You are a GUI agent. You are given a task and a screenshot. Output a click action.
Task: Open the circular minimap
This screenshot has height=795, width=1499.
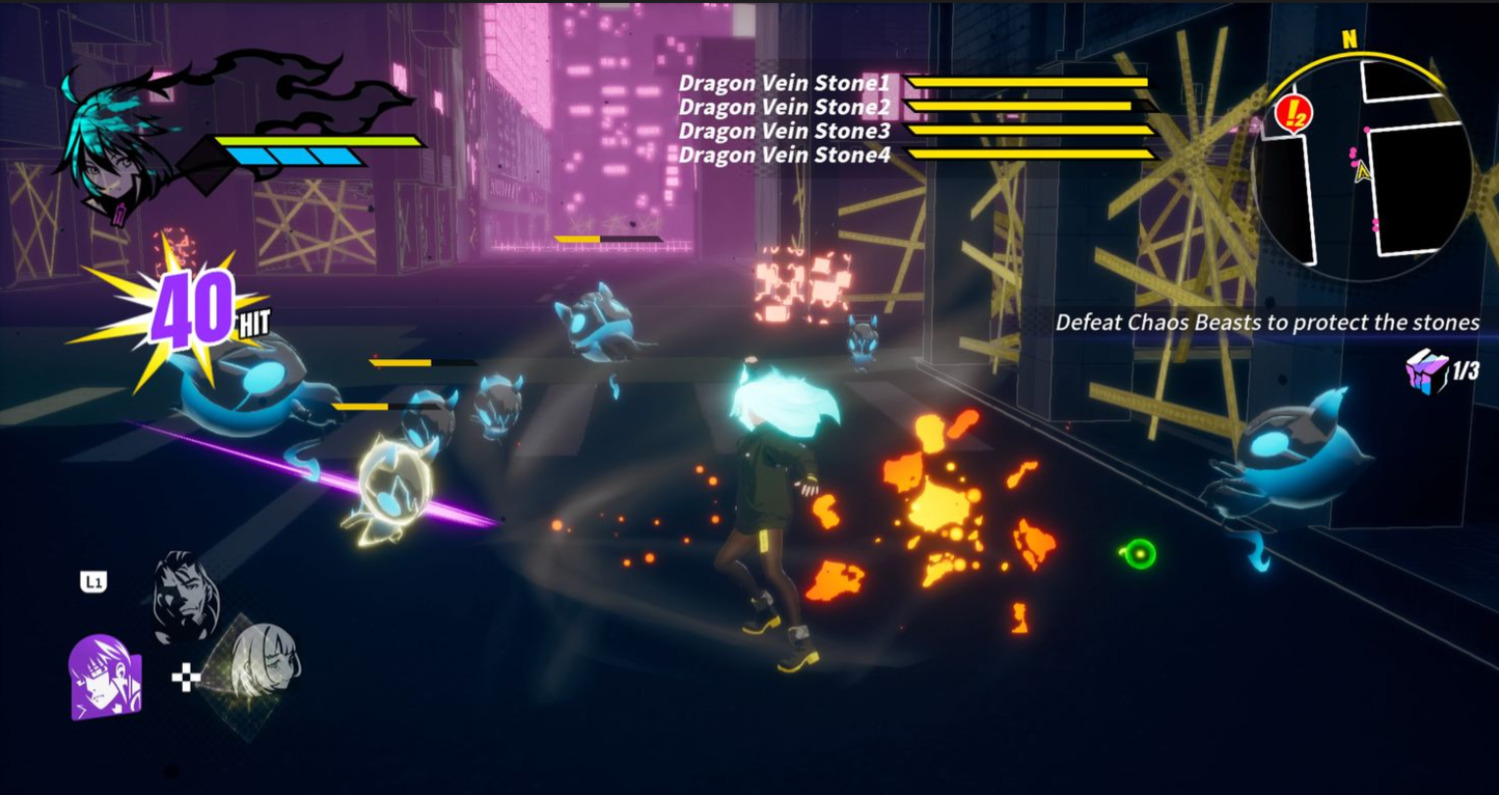coord(1362,169)
